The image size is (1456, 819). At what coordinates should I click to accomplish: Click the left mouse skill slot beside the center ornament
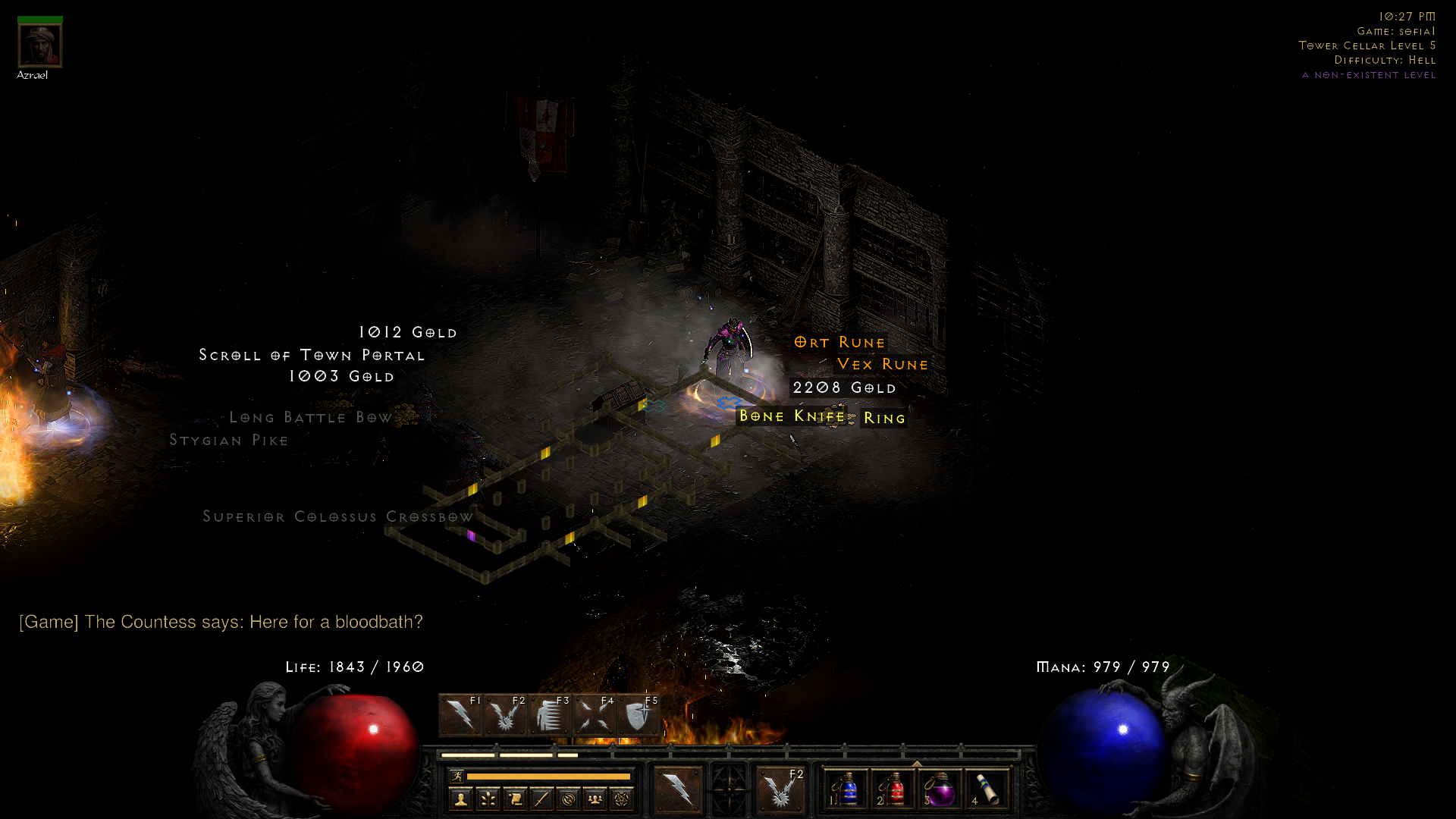pyautogui.click(x=678, y=789)
